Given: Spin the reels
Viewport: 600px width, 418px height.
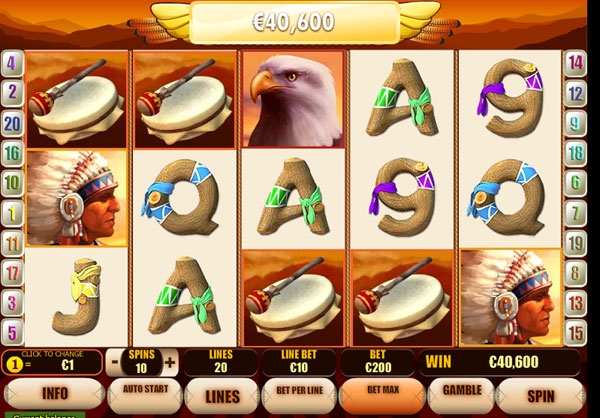Looking at the screenshot, I should click(540, 395).
